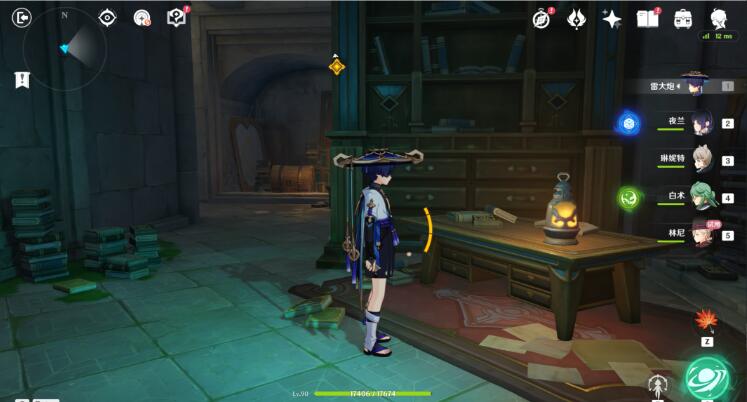Switch to party member 林尼
The height and width of the screenshot is (402, 747).
[700, 234]
